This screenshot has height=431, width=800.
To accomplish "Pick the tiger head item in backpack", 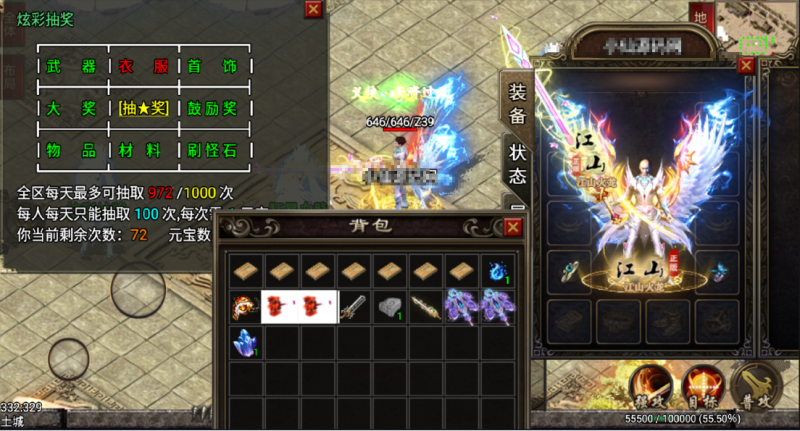I will click(245, 307).
